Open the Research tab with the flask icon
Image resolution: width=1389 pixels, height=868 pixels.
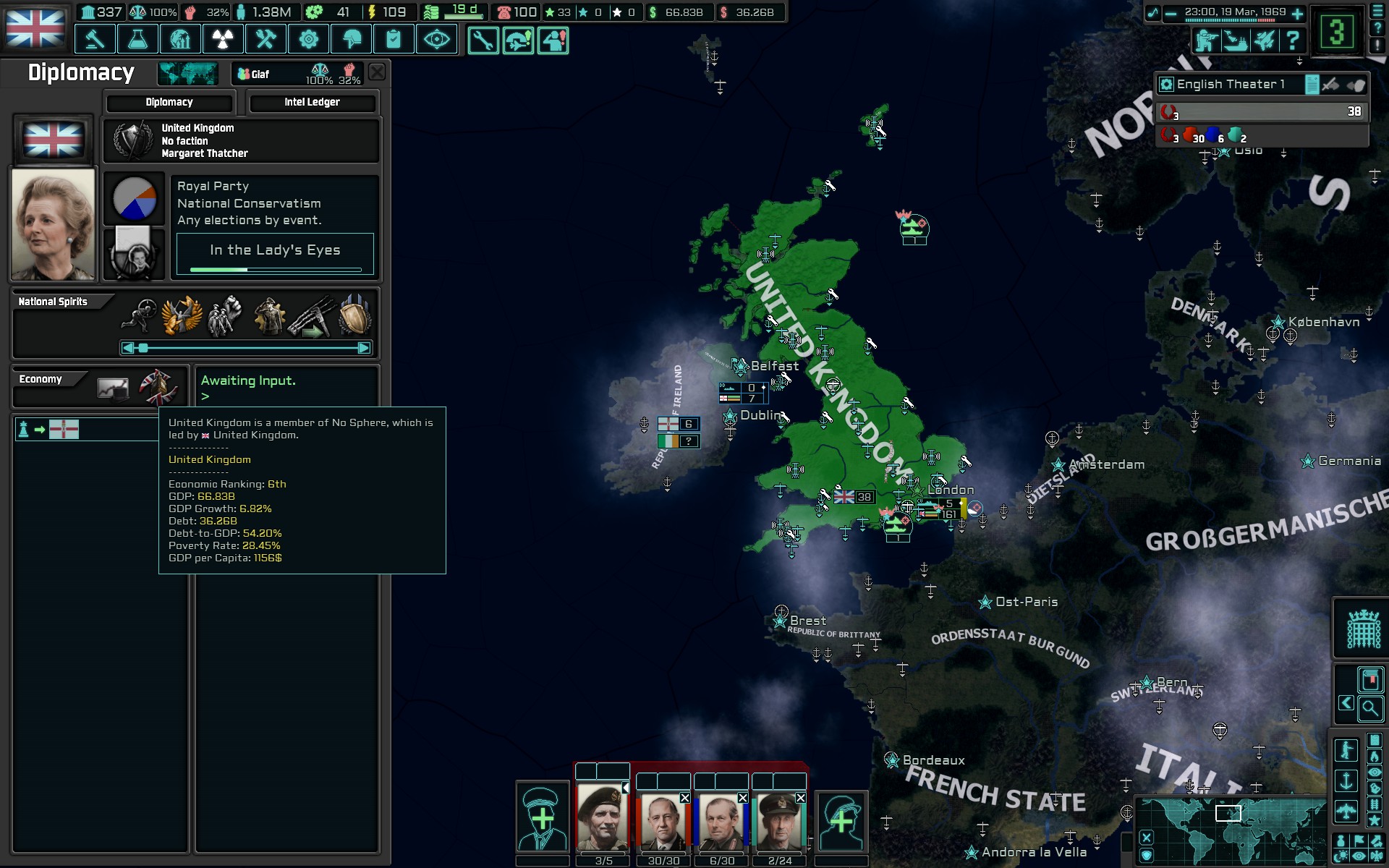click(137, 39)
